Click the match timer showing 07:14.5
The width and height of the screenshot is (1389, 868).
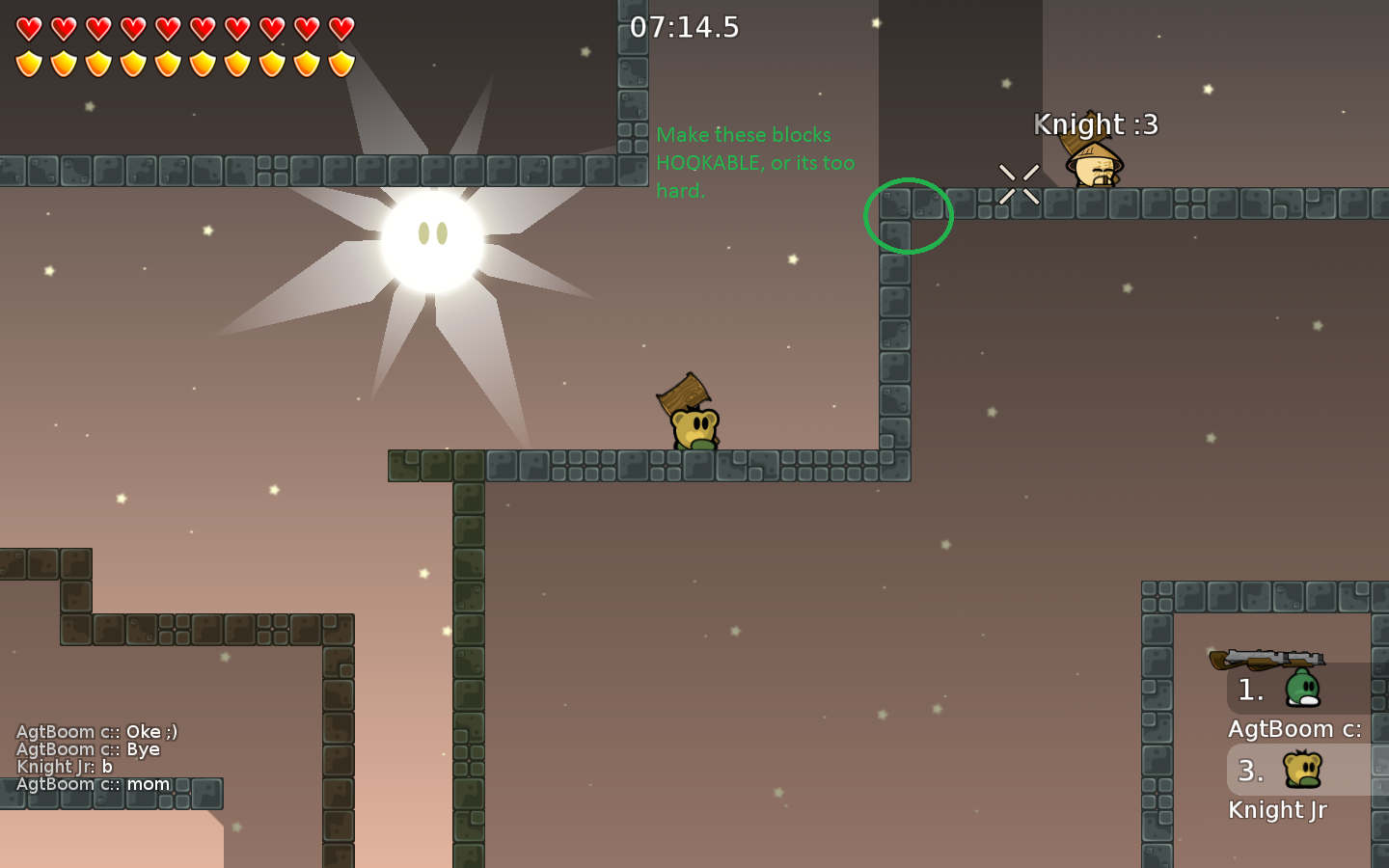686,28
